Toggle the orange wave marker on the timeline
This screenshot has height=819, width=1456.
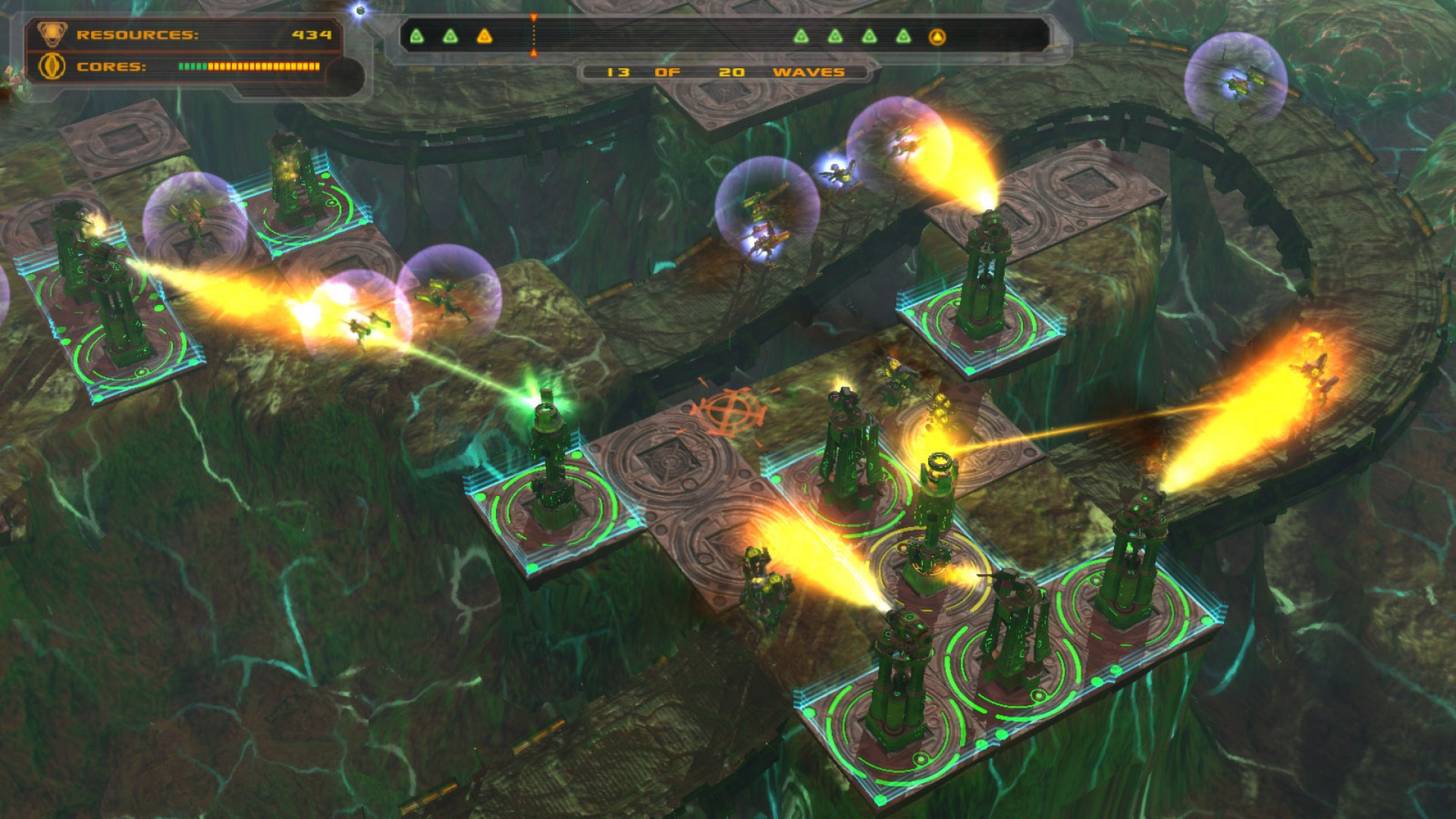(x=535, y=34)
